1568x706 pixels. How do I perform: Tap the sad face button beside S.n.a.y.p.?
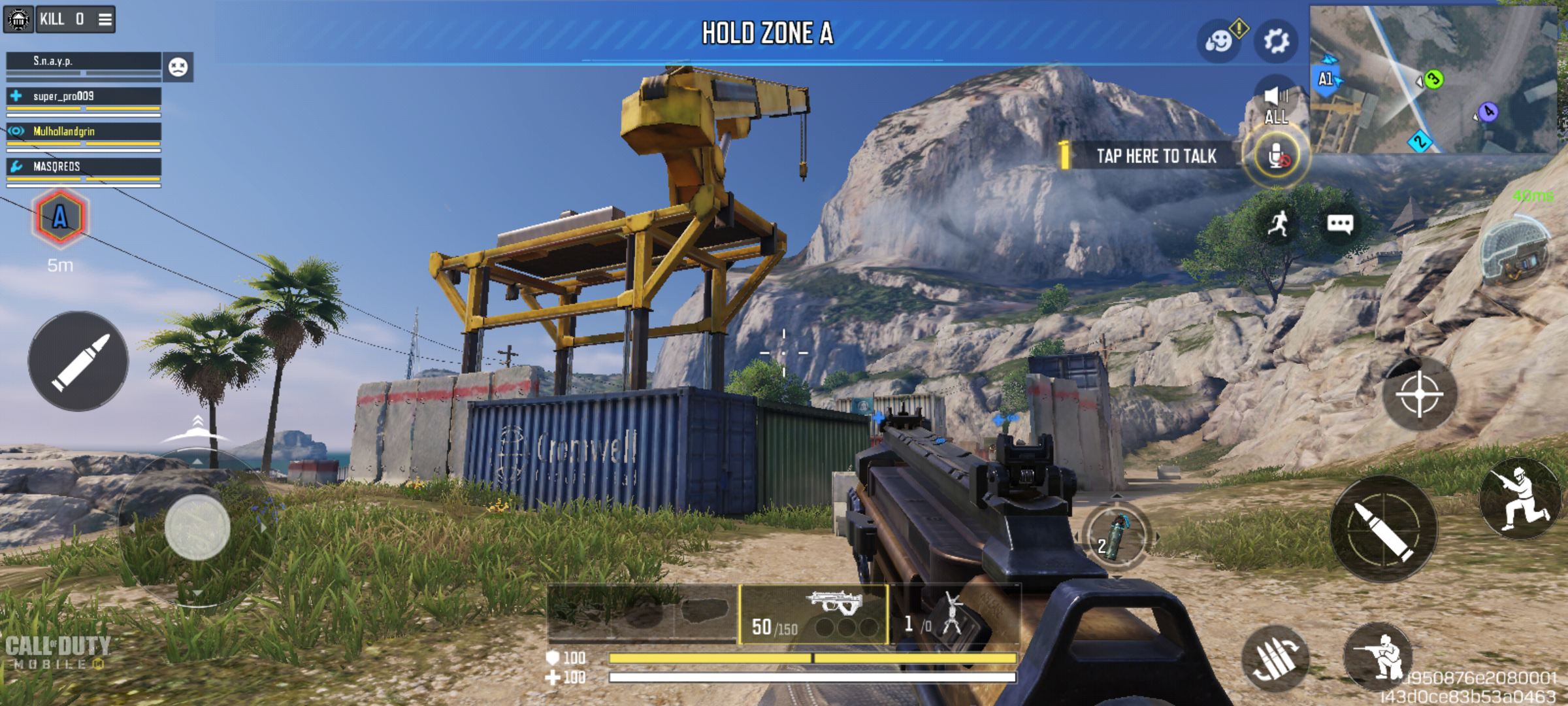[x=178, y=67]
